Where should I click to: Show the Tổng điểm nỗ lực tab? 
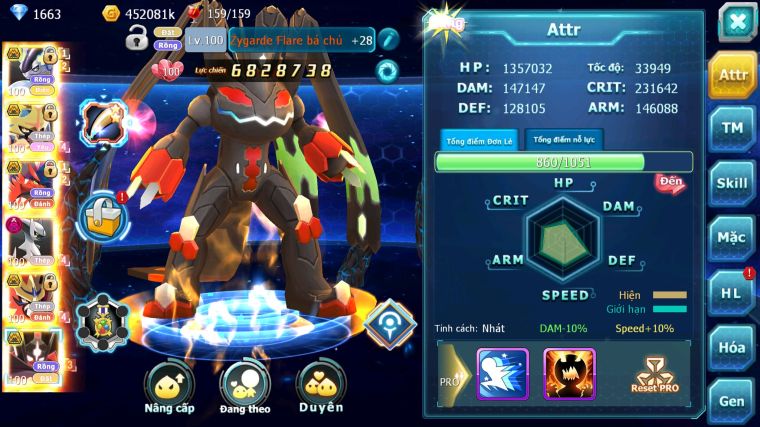[x=564, y=139]
